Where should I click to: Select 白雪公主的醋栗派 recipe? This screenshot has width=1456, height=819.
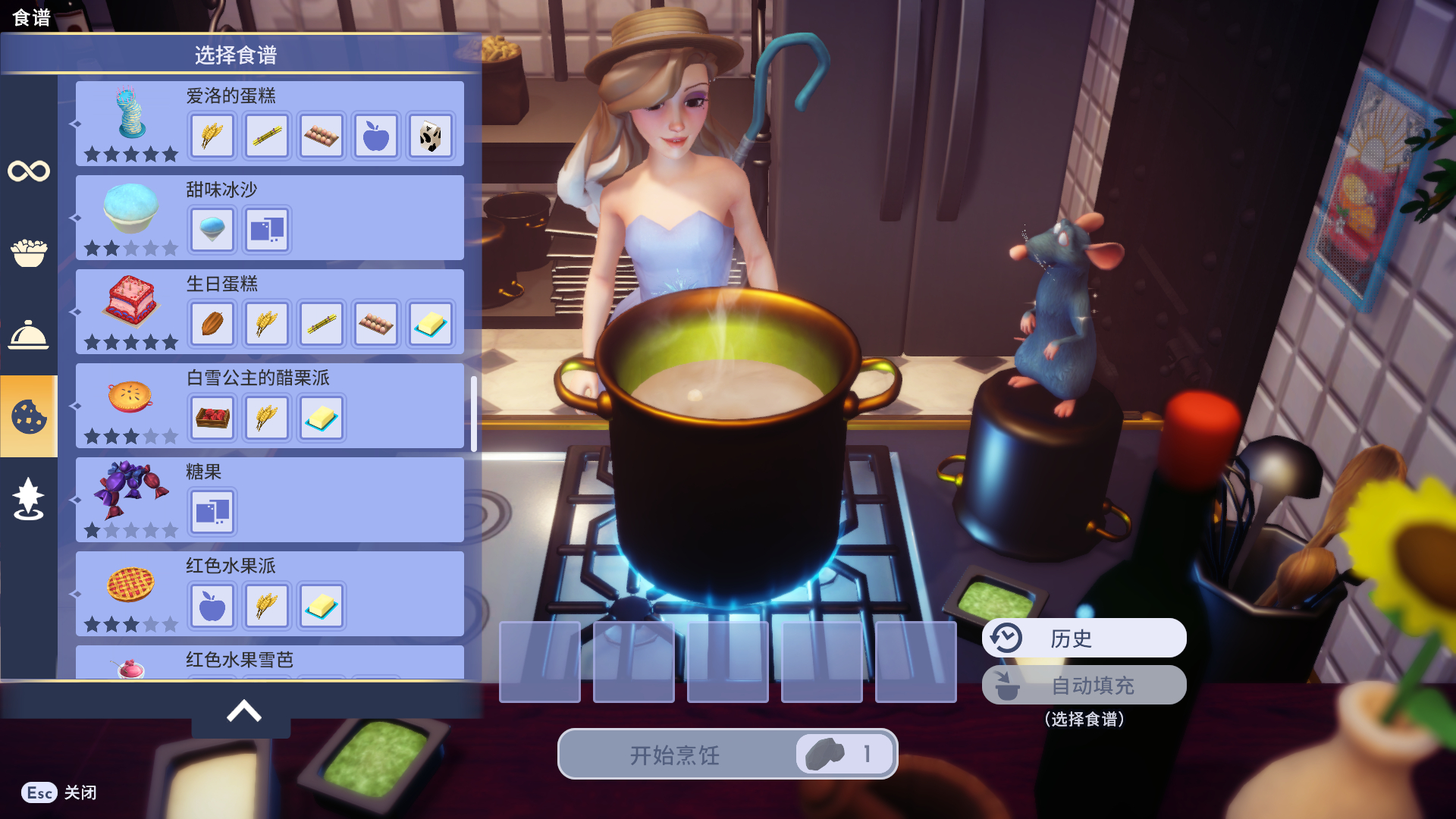tap(269, 406)
